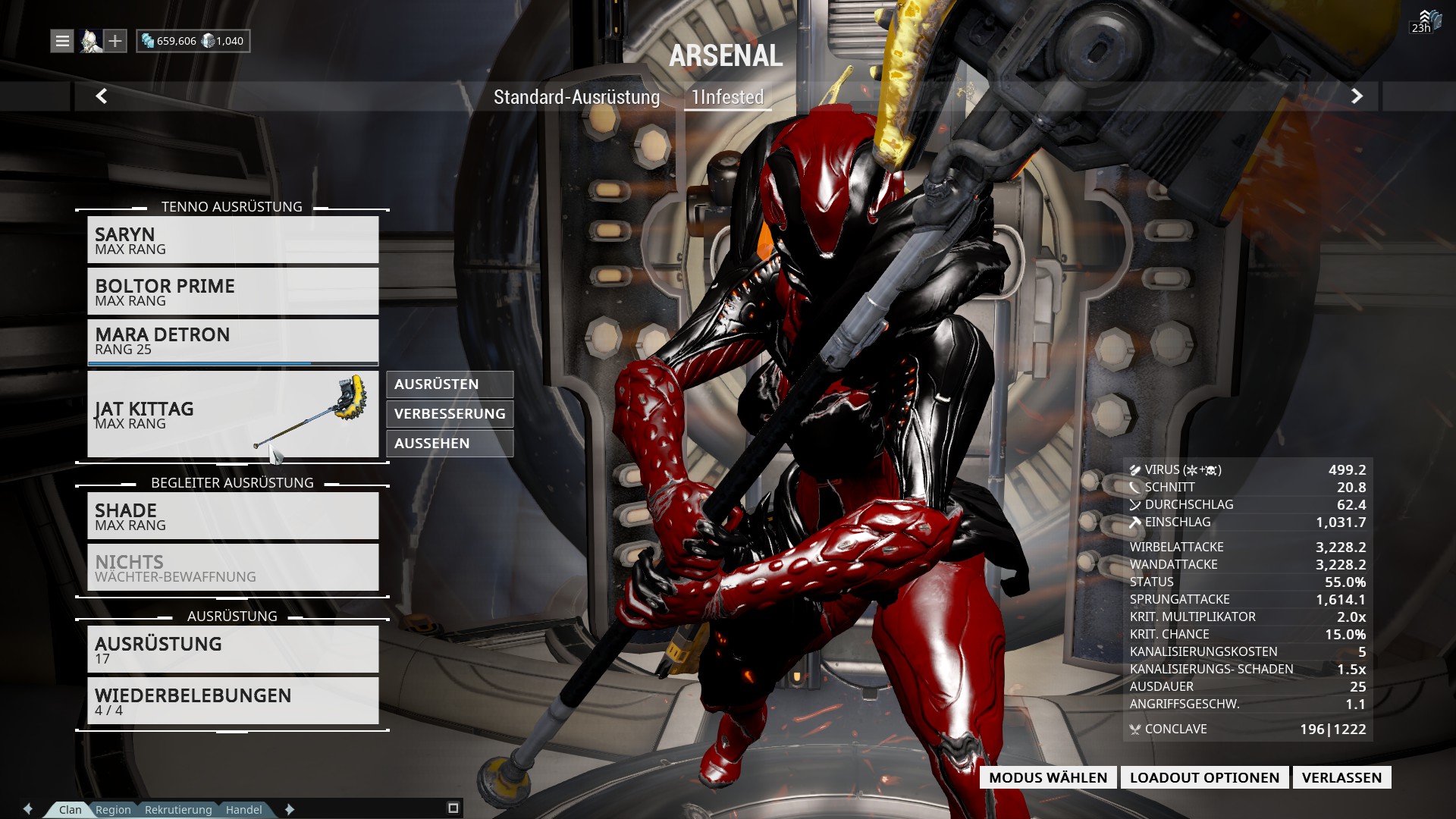The width and height of the screenshot is (1456, 819).
Task: Go to previous loadout arrow
Action: click(102, 96)
